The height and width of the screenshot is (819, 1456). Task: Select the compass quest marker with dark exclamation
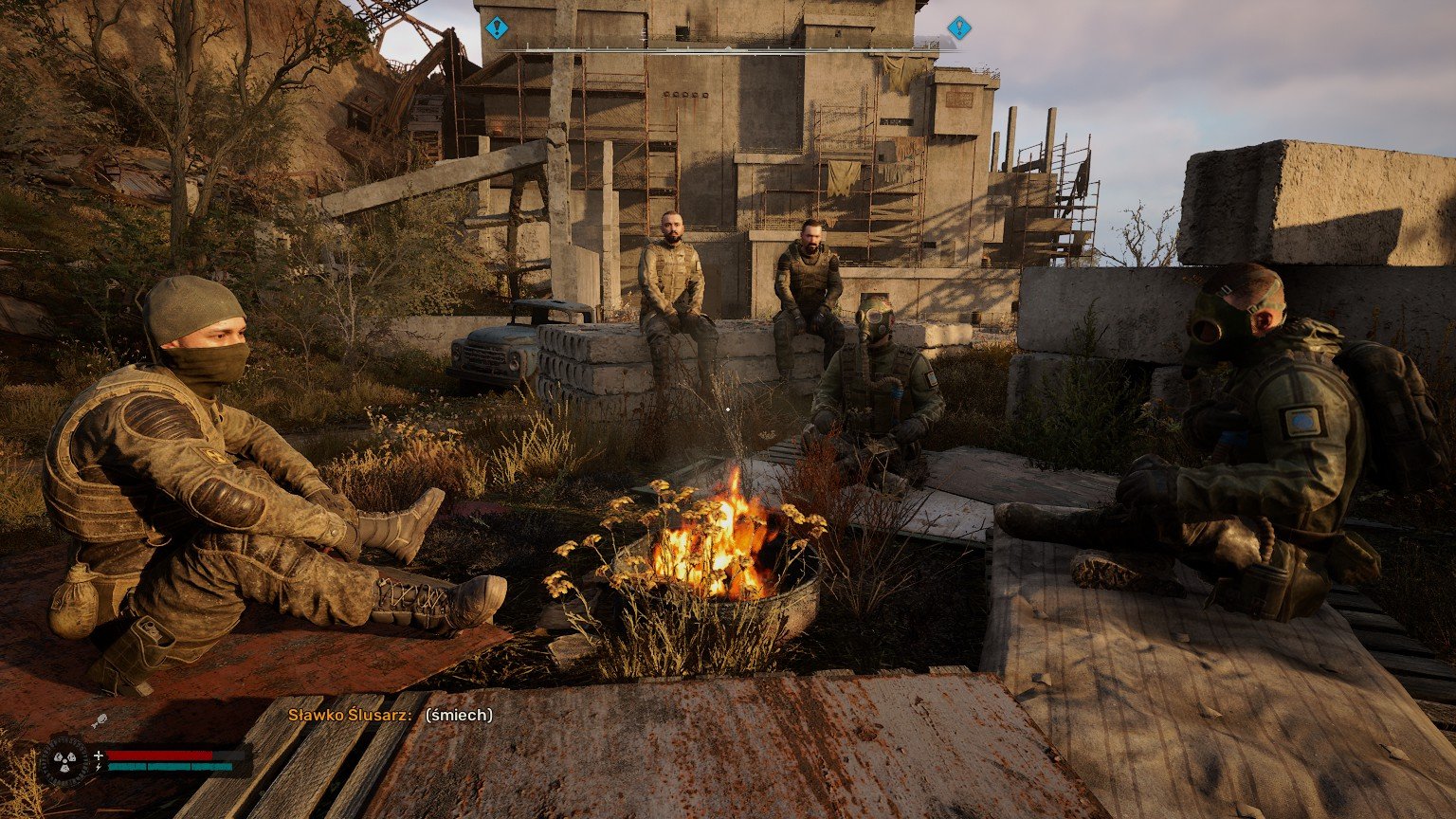coord(497,27)
